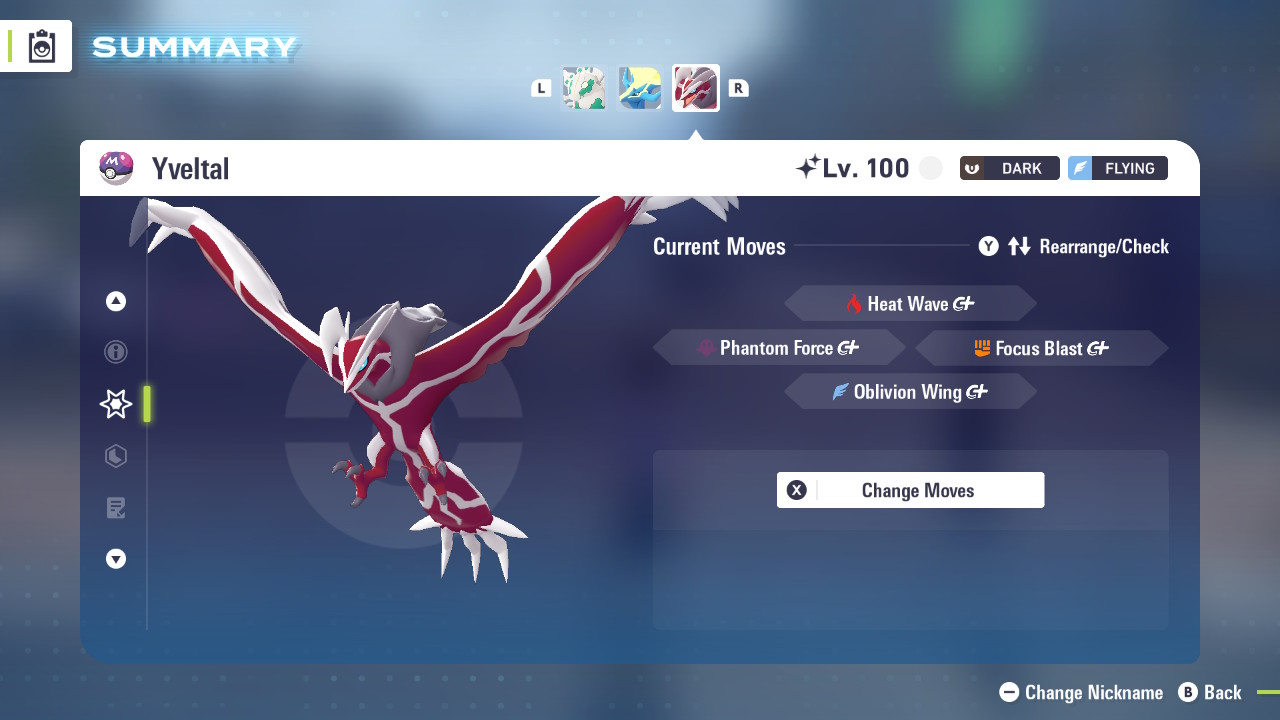Open the hexagon stats page tab
Screen dimensions: 1280x720
(x=116, y=456)
